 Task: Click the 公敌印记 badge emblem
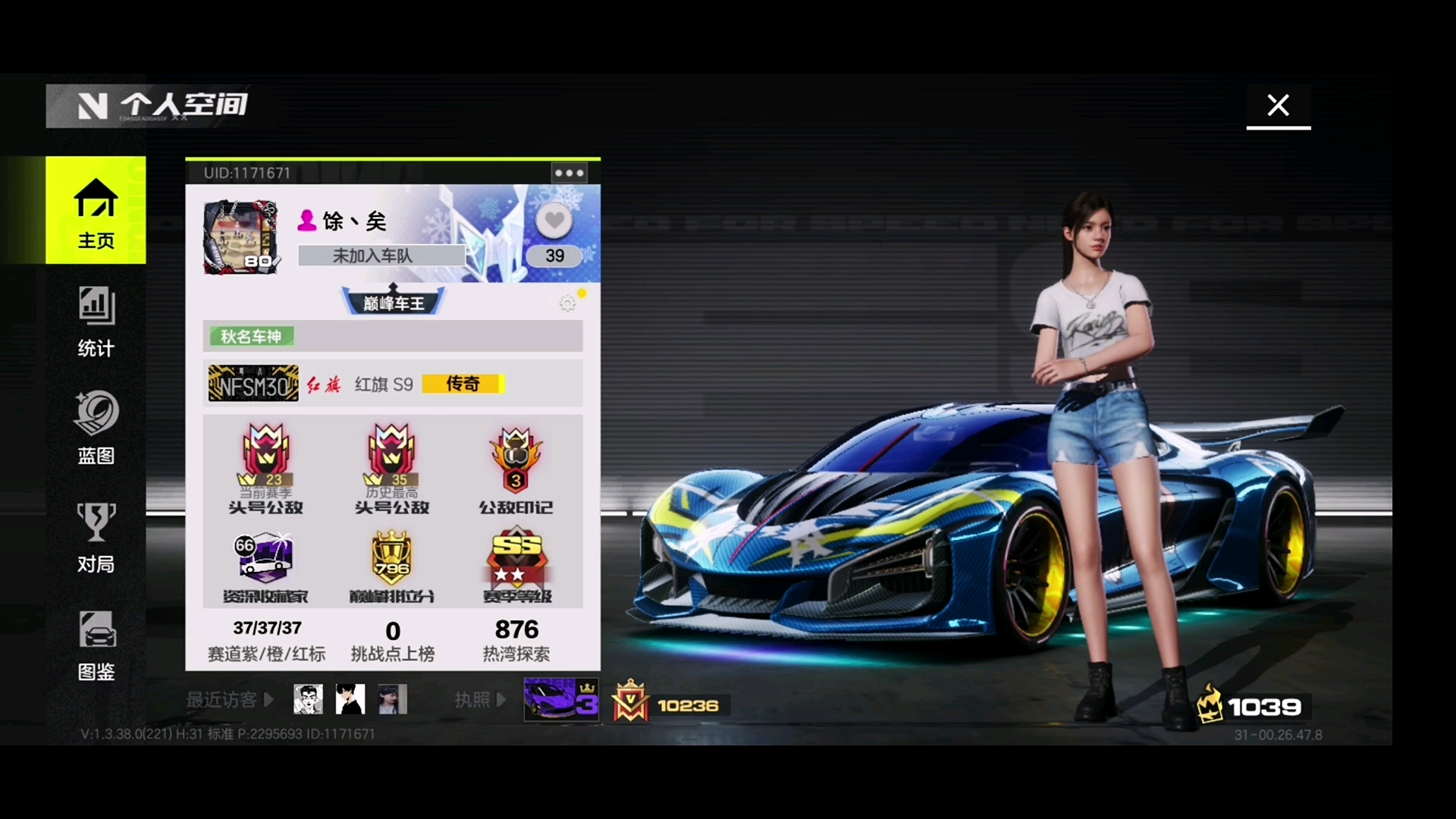tap(516, 459)
